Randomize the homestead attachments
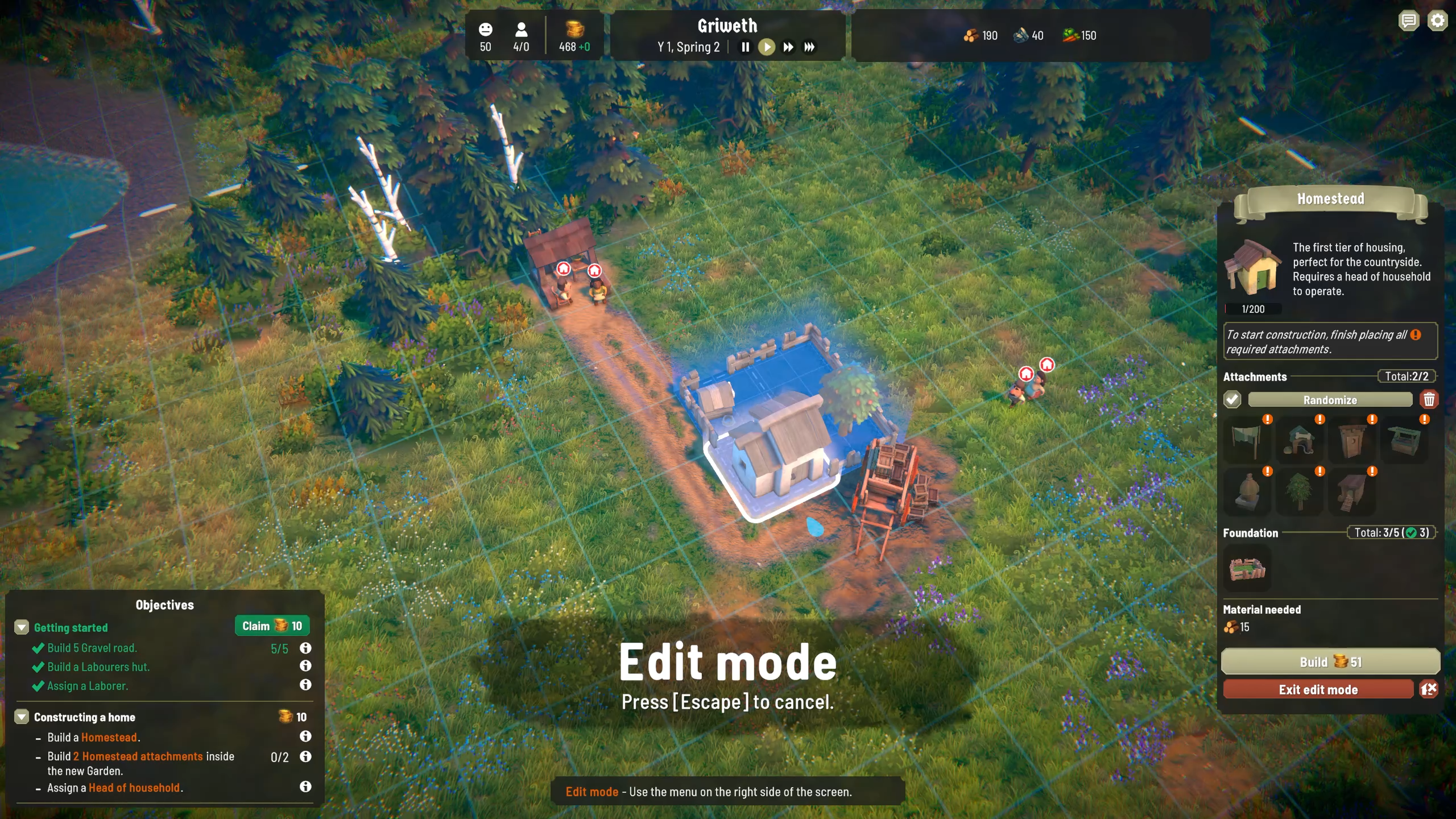Viewport: 1456px width, 819px height. click(x=1330, y=400)
